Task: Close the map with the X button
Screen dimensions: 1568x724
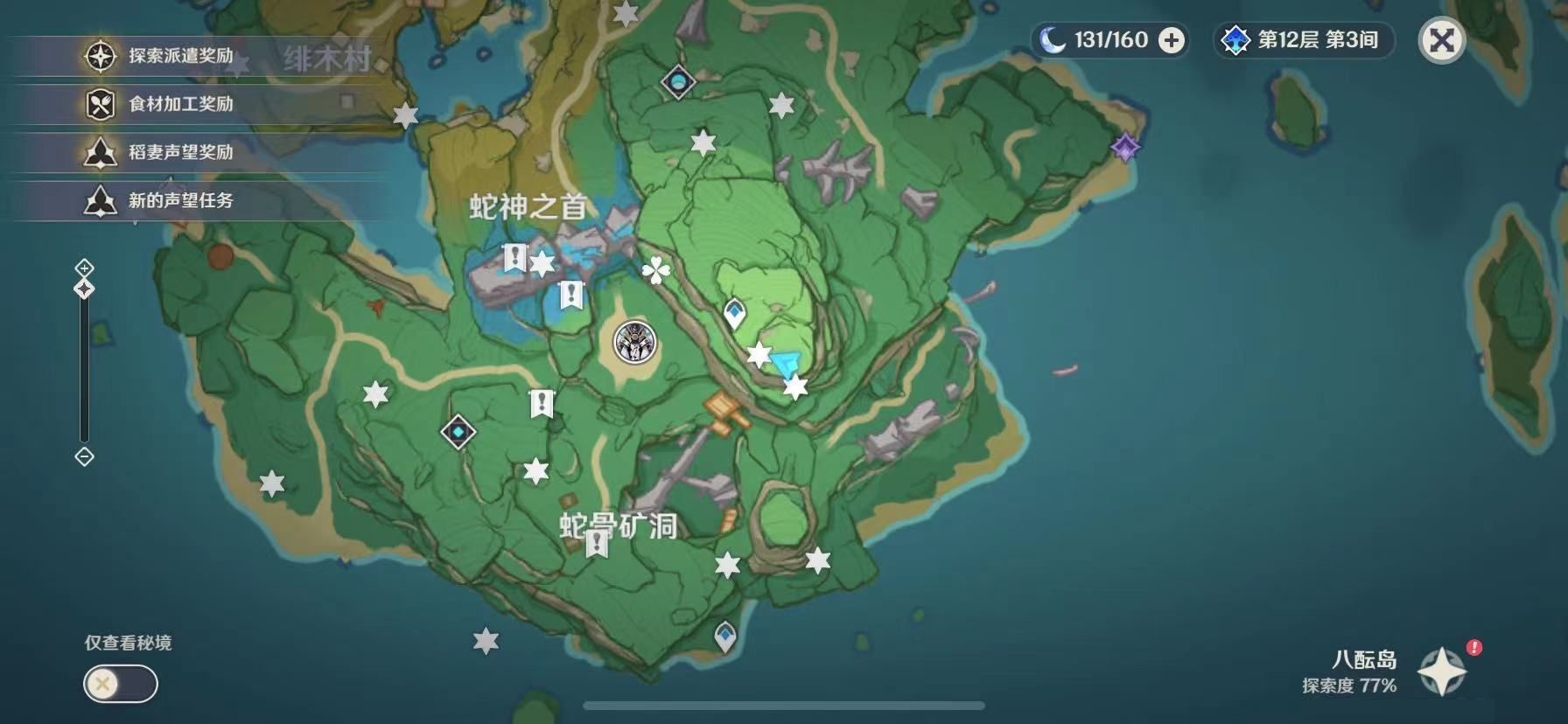Action: tap(1441, 40)
